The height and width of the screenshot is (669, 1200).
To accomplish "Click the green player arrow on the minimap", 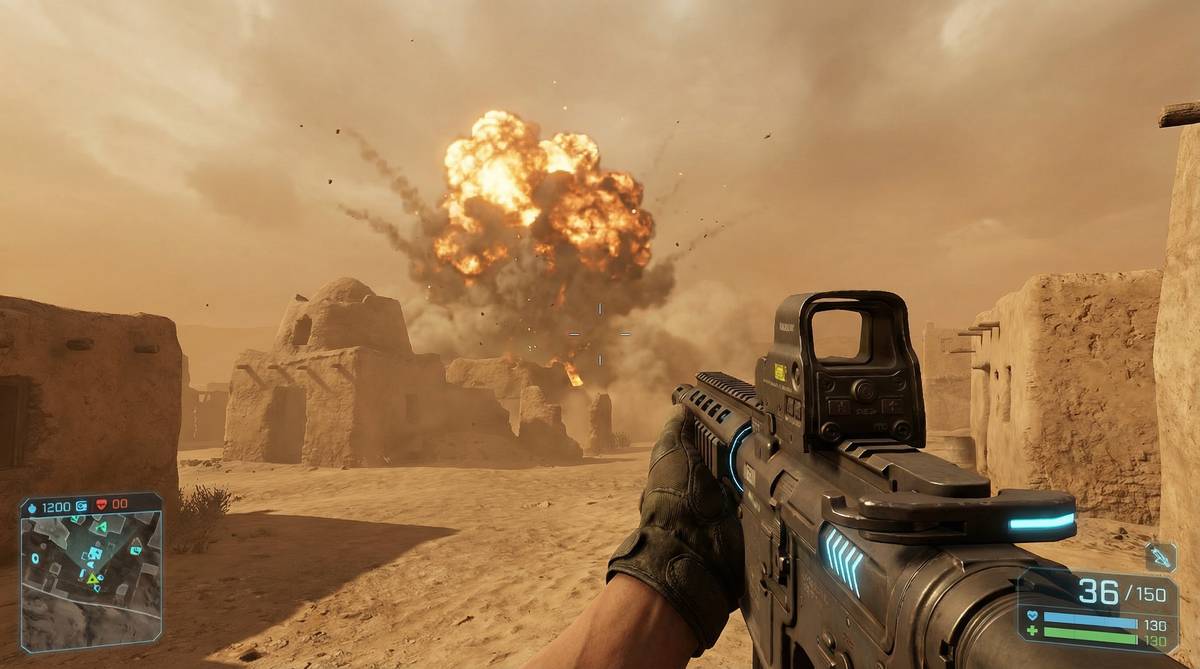I will click(92, 578).
